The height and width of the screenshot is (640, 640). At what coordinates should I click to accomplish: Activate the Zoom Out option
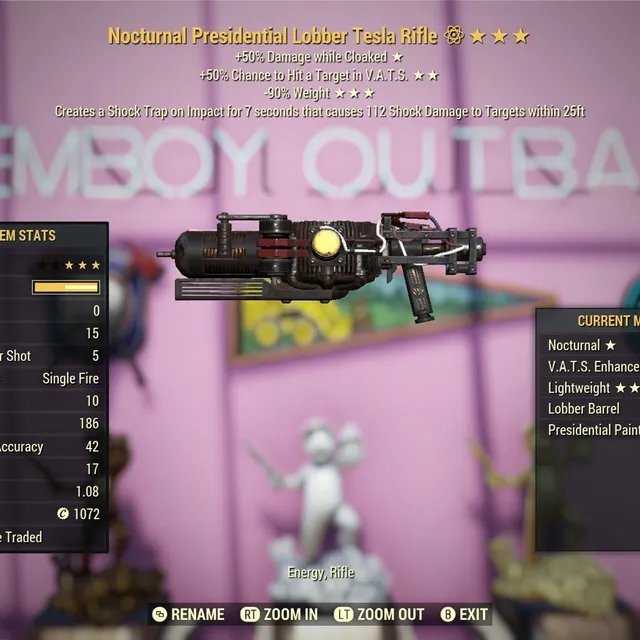(380, 614)
